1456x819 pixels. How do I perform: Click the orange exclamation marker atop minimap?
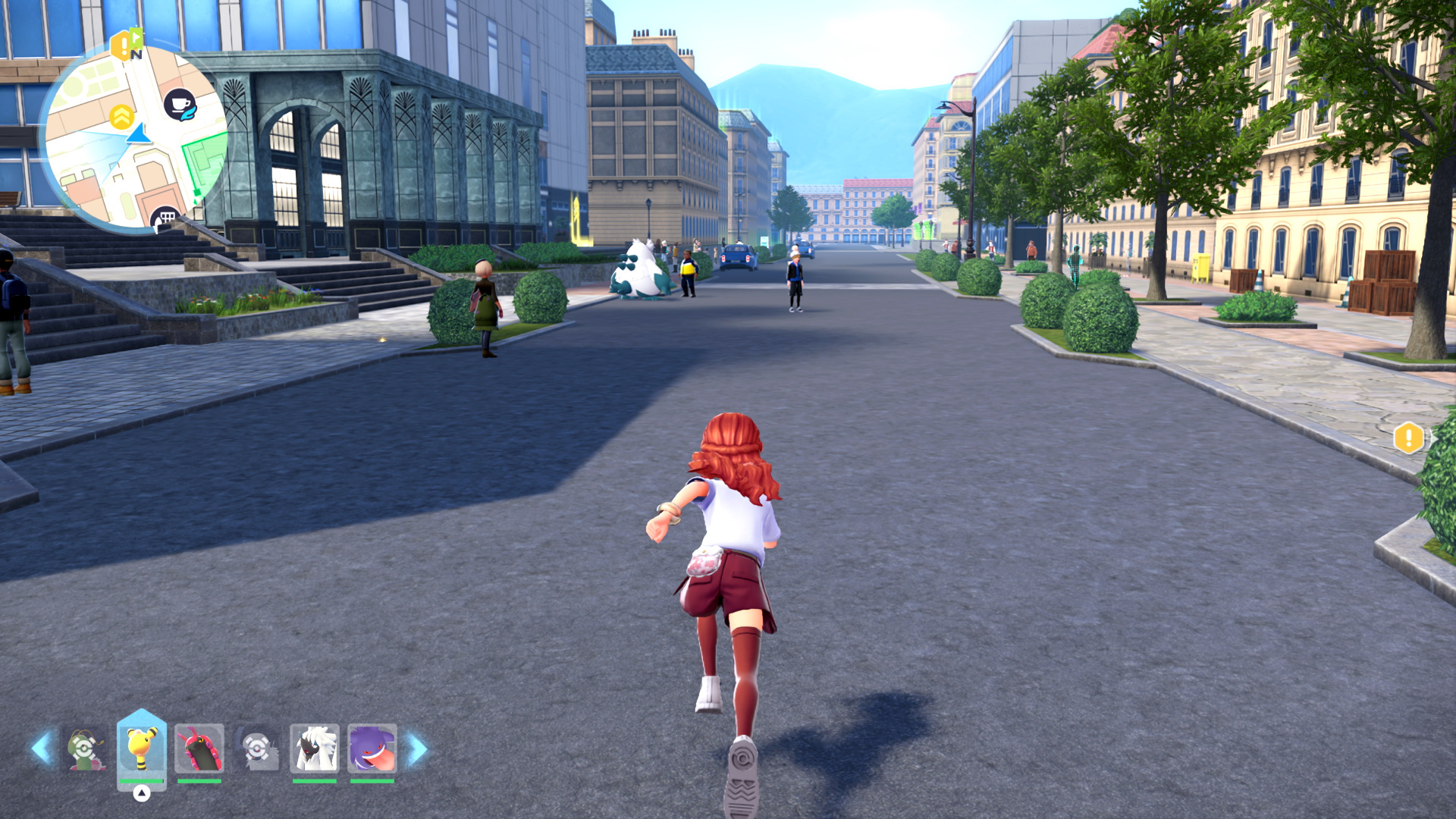click(120, 47)
